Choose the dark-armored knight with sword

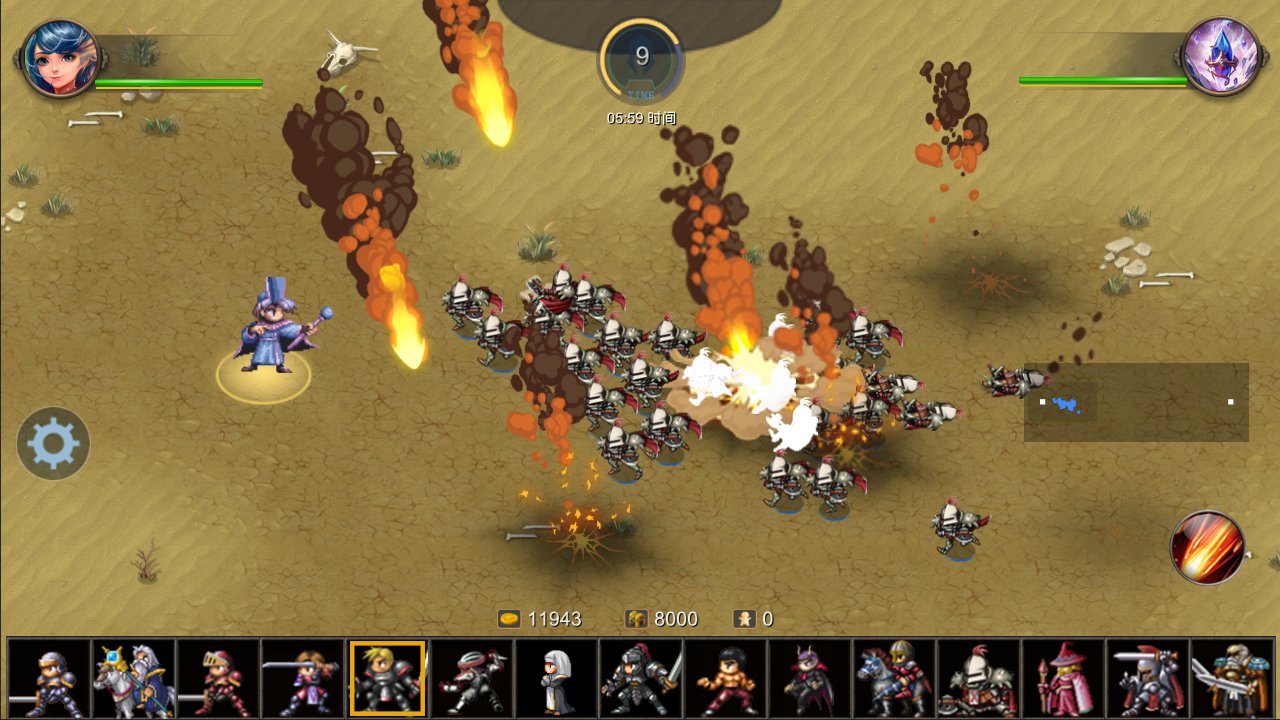click(641, 679)
